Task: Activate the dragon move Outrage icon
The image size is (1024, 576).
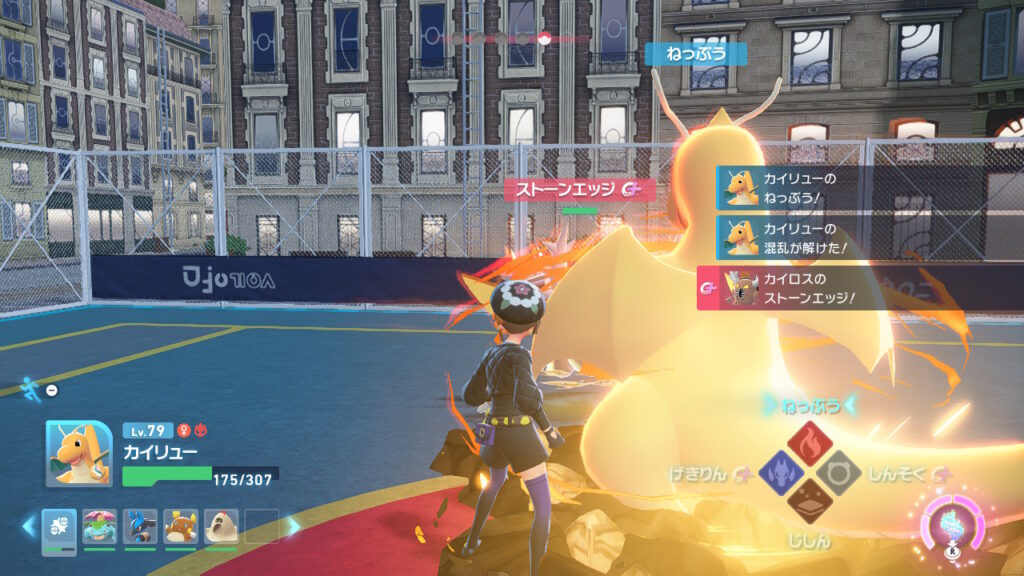Action: [781, 470]
